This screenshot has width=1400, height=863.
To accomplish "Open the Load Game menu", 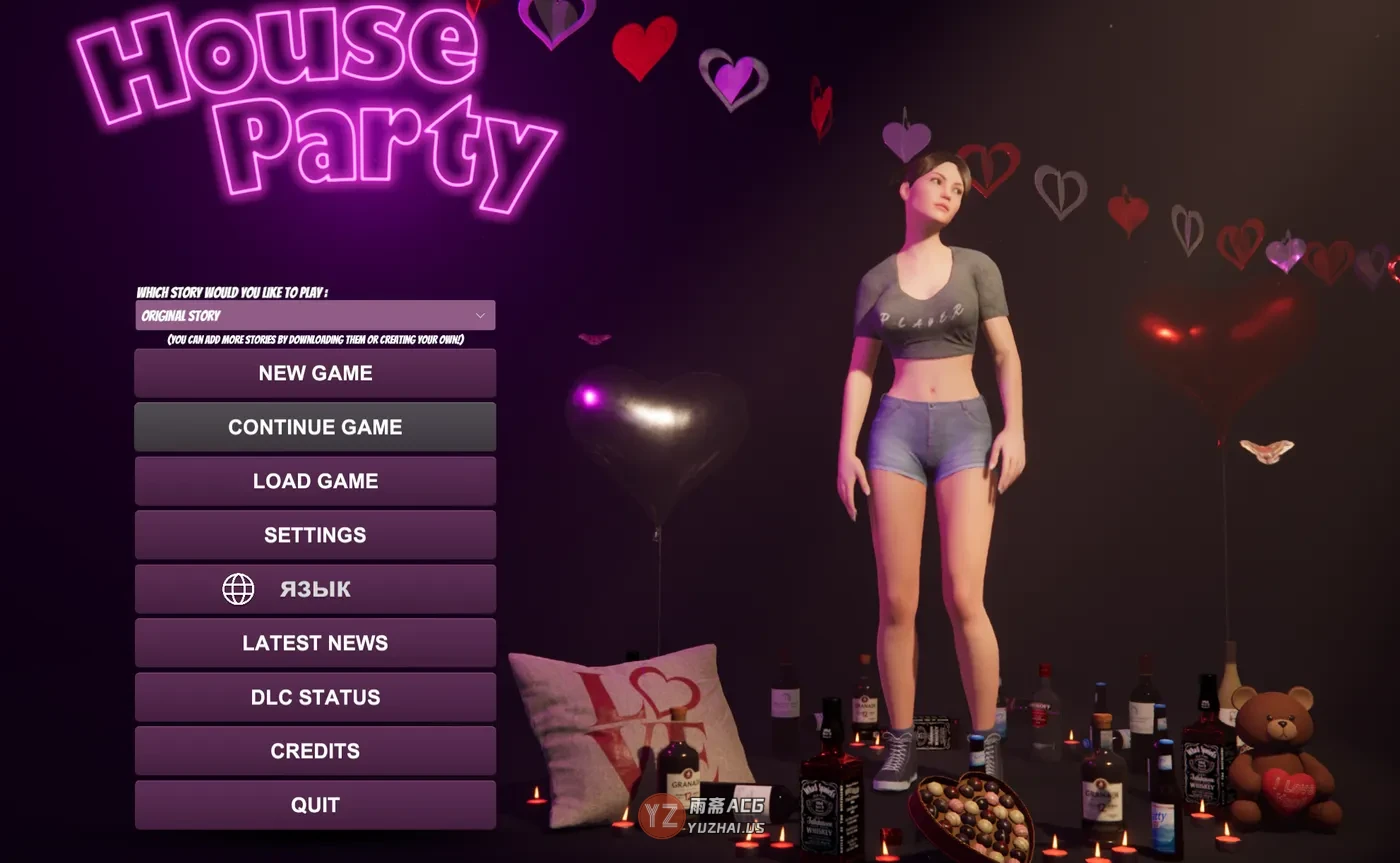I will tap(315, 481).
